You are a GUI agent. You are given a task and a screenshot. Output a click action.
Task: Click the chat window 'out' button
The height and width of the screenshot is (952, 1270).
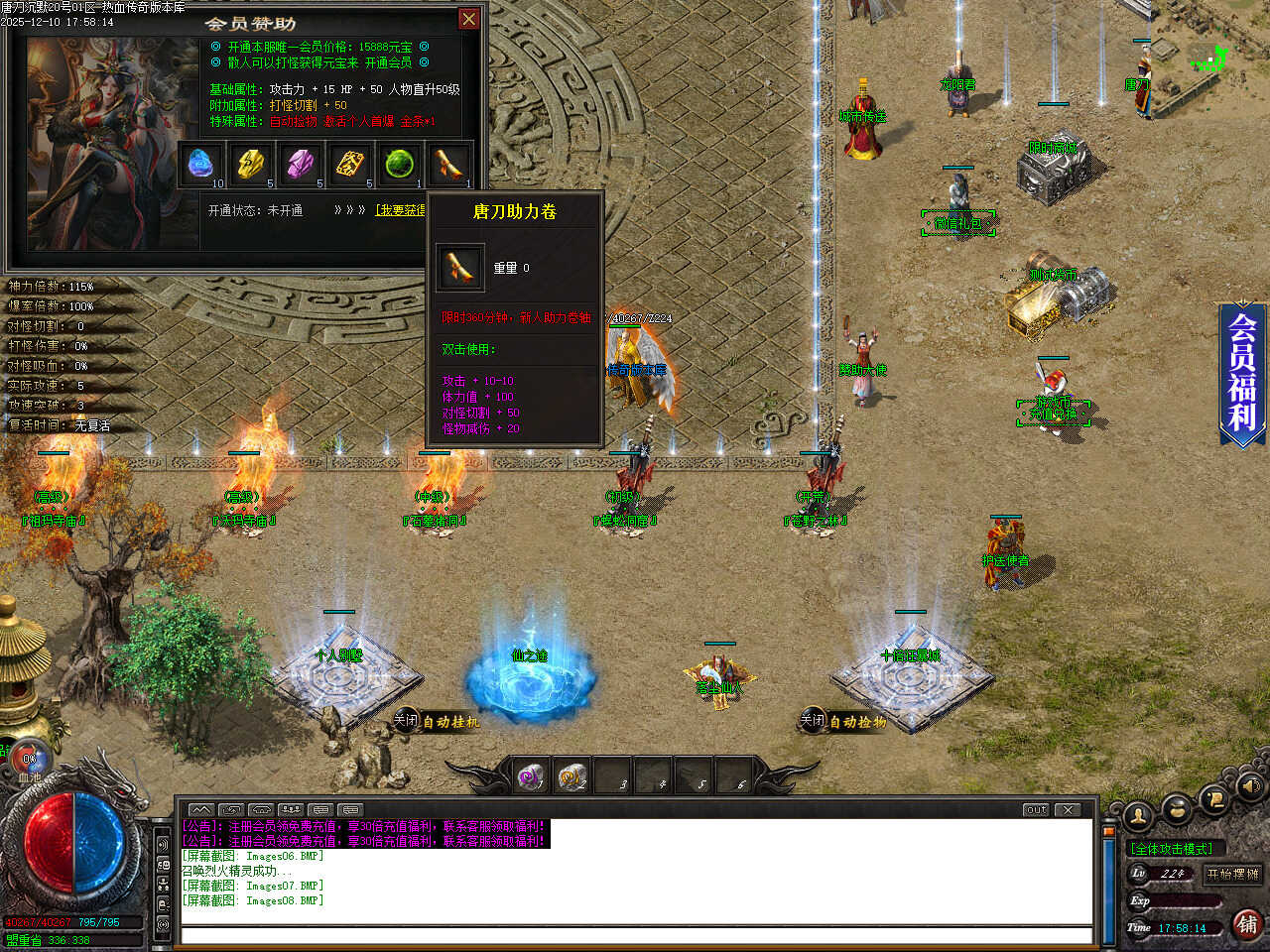click(x=1036, y=809)
